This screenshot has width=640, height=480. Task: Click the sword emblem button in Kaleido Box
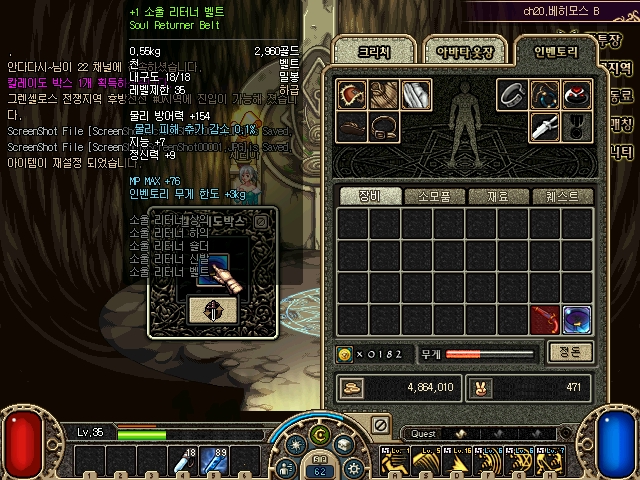click(212, 310)
